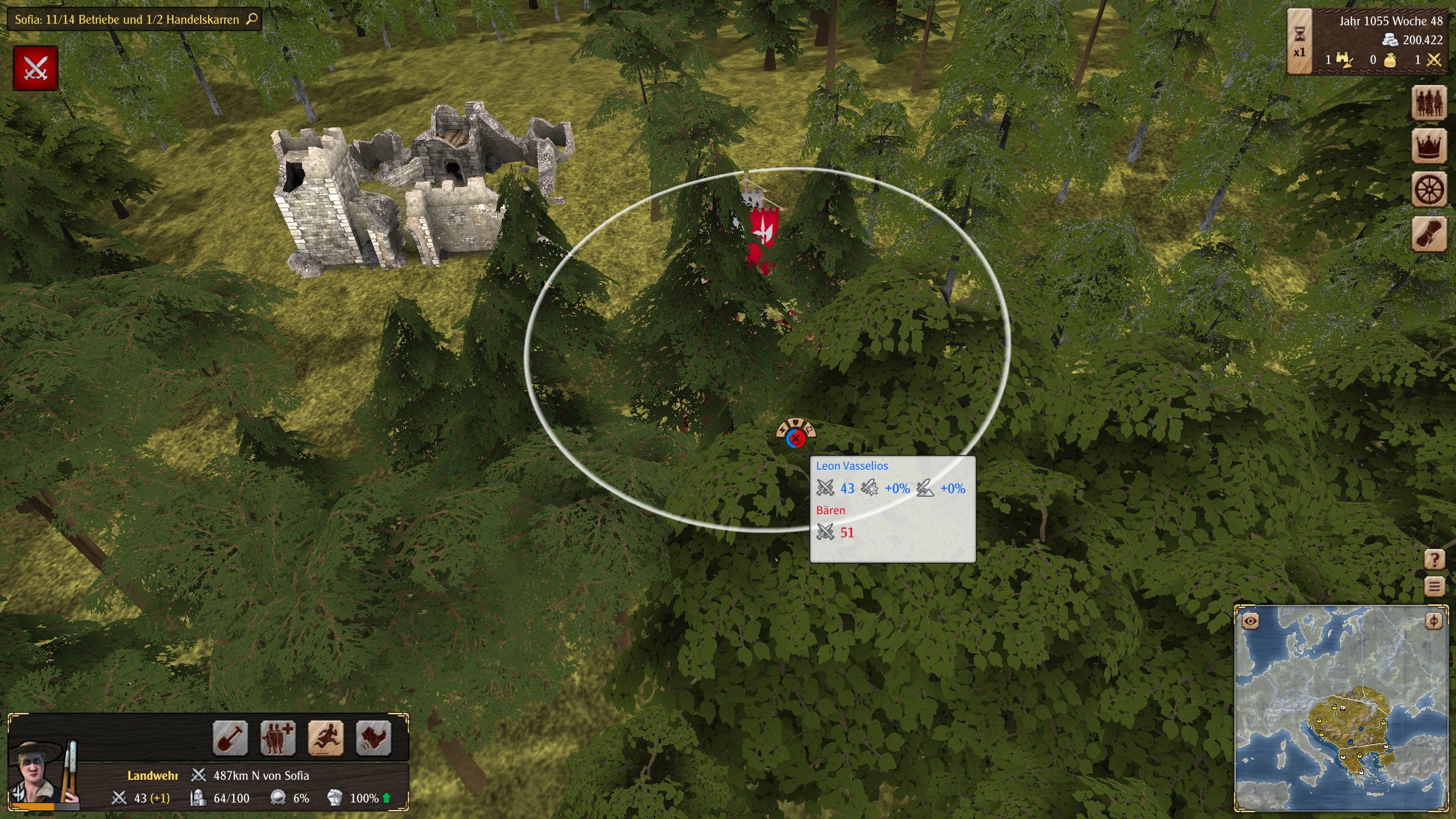The image size is (1456, 819).
Task: Toggle the running man forced march command
Action: pyautogui.click(x=325, y=738)
